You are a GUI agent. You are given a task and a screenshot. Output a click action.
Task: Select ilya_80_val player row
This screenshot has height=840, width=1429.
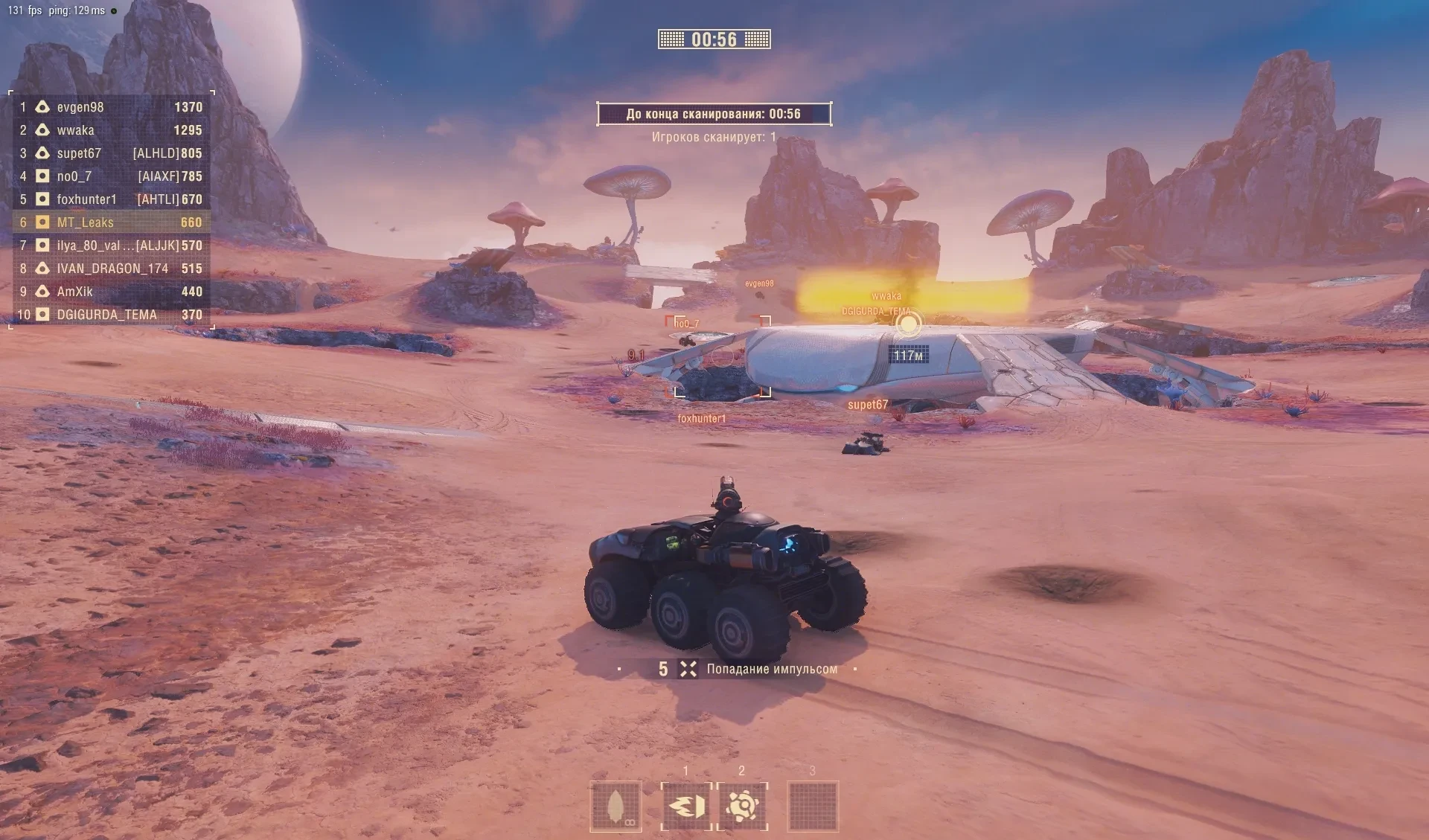112,246
